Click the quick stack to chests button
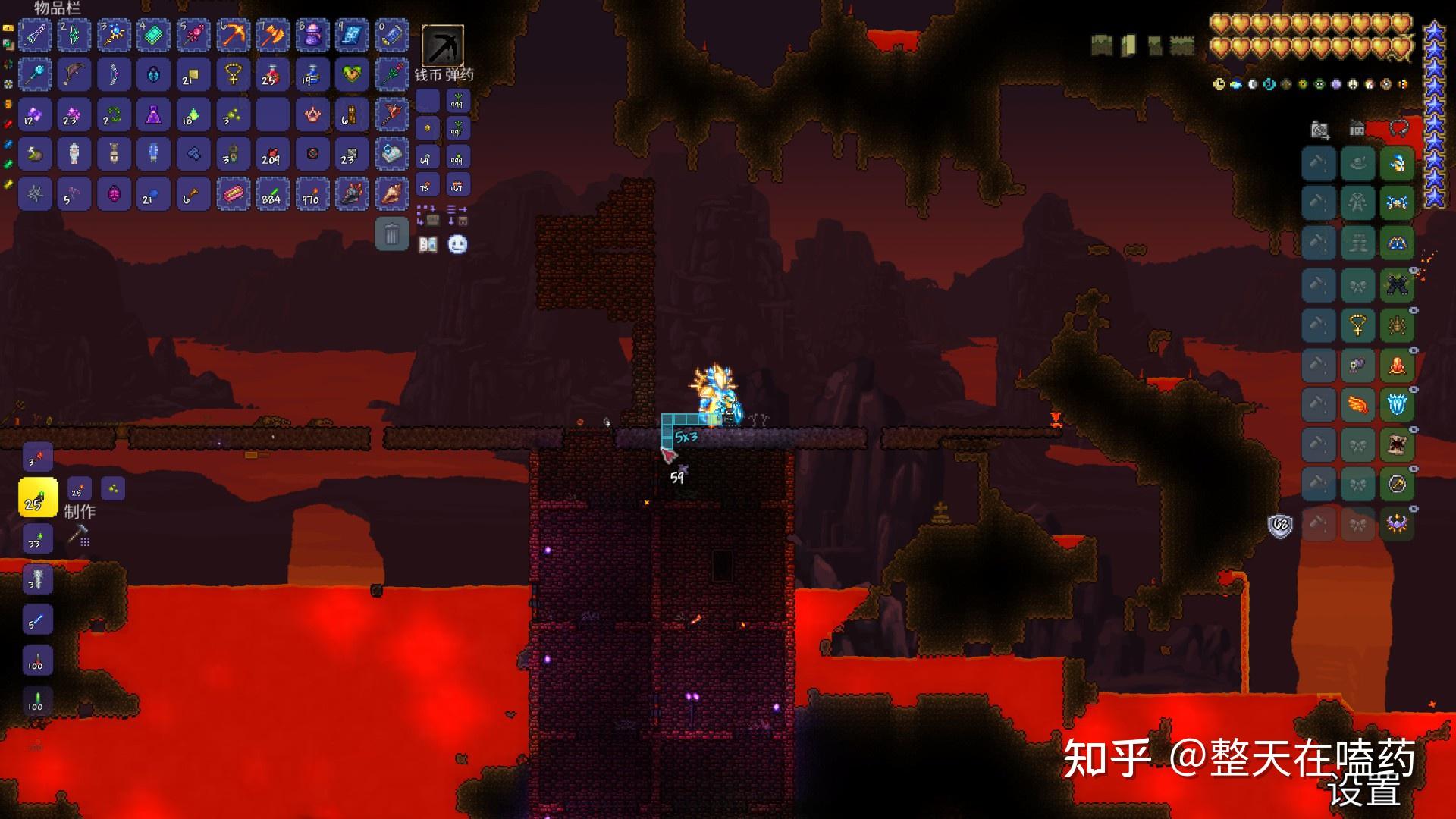 point(428,215)
